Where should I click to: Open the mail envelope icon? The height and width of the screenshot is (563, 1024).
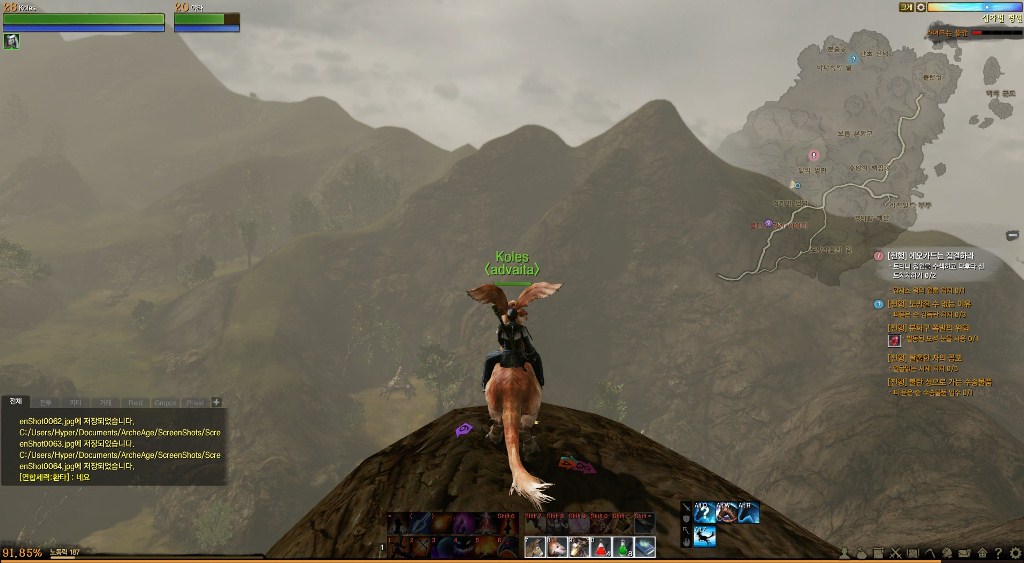point(964,553)
